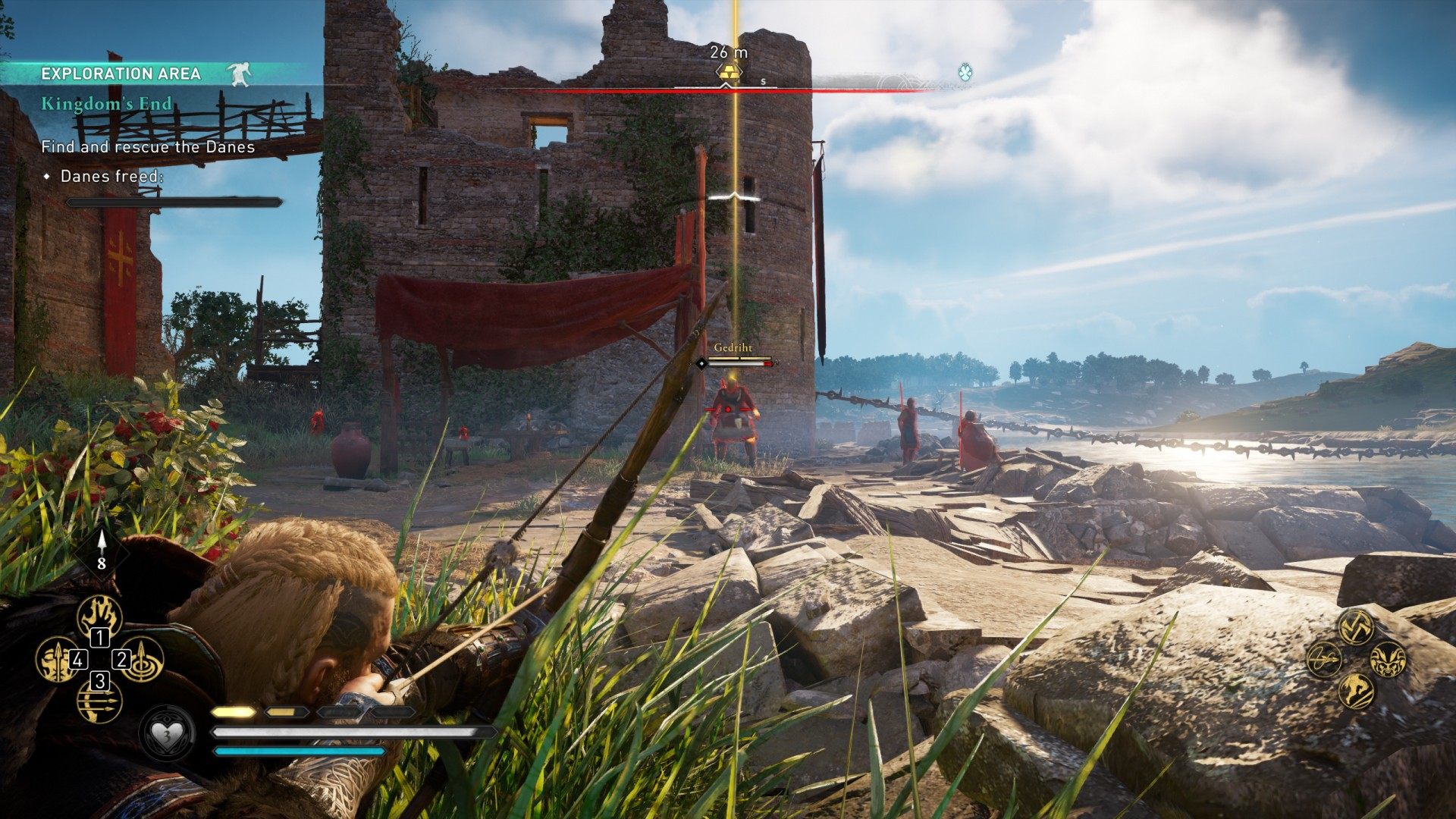Use the horned face melee ability

(x=1389, y=658)
